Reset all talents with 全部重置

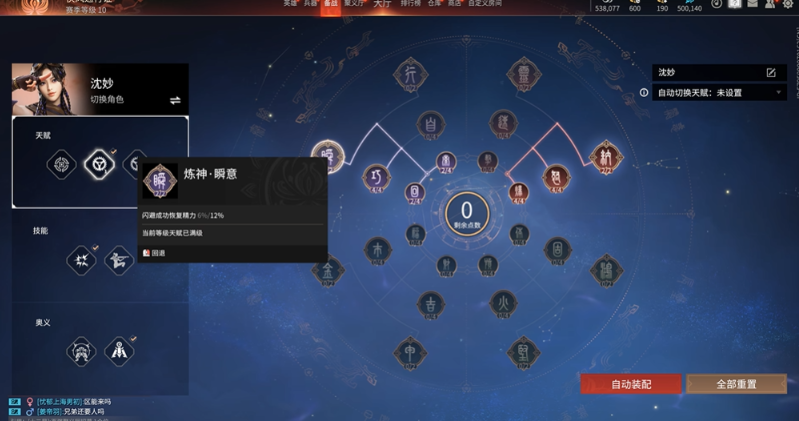click(x=736, y=384)
